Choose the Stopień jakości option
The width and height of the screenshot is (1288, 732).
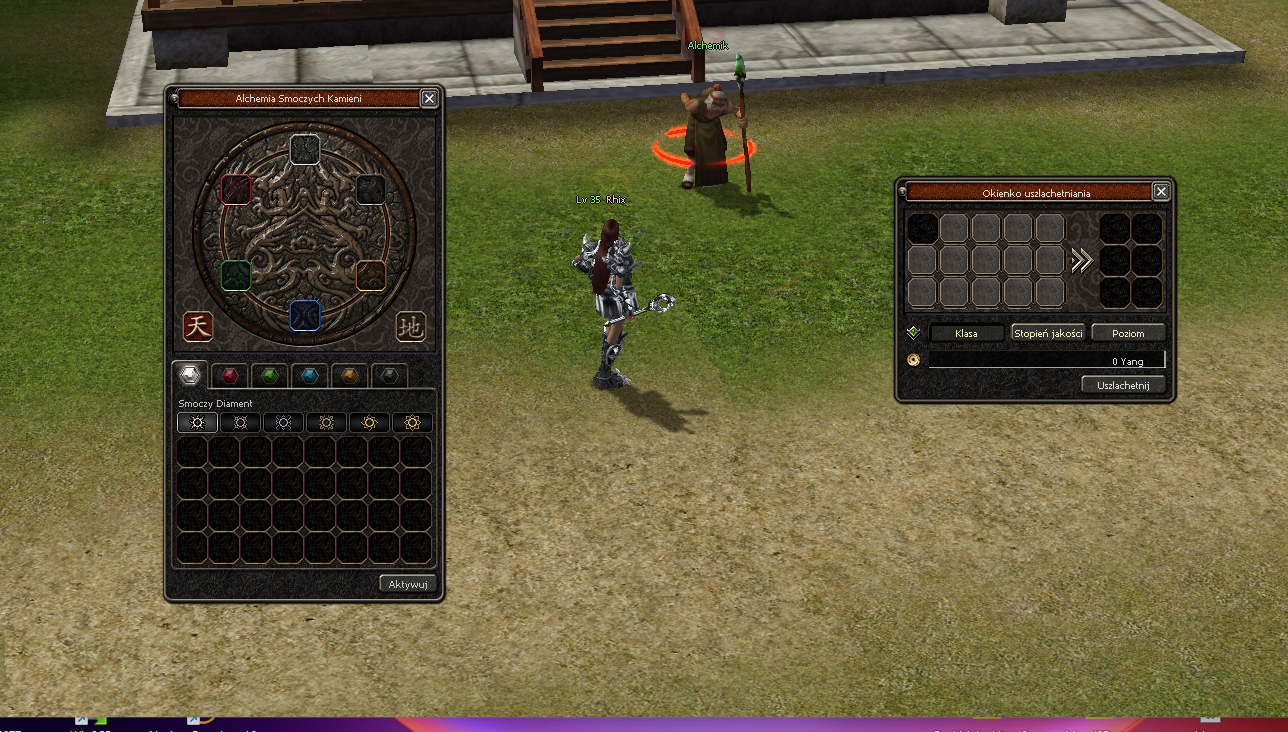(1048, 333)
